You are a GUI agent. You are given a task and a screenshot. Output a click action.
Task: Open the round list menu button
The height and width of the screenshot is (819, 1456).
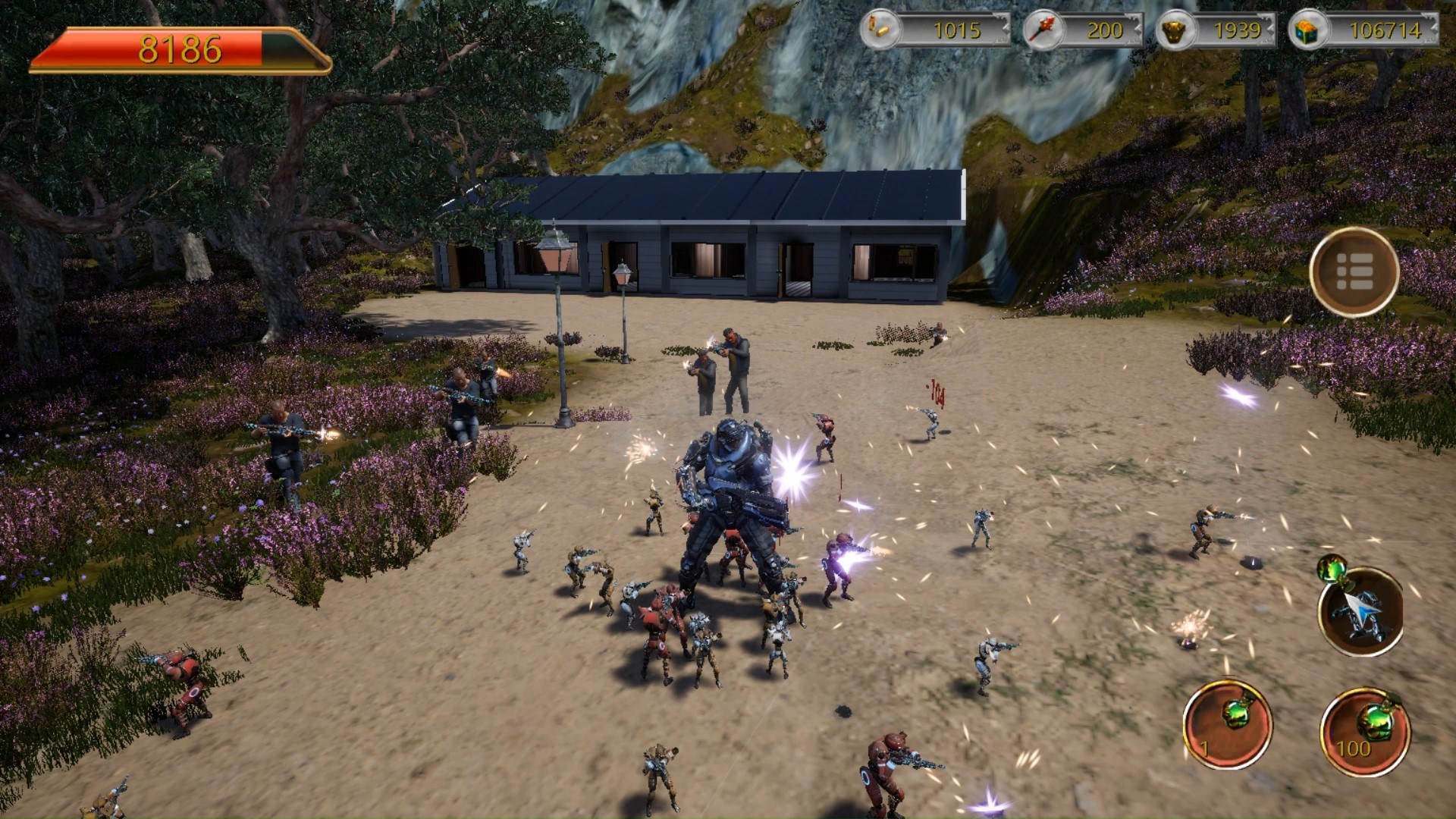click(x=1354, y=271)
